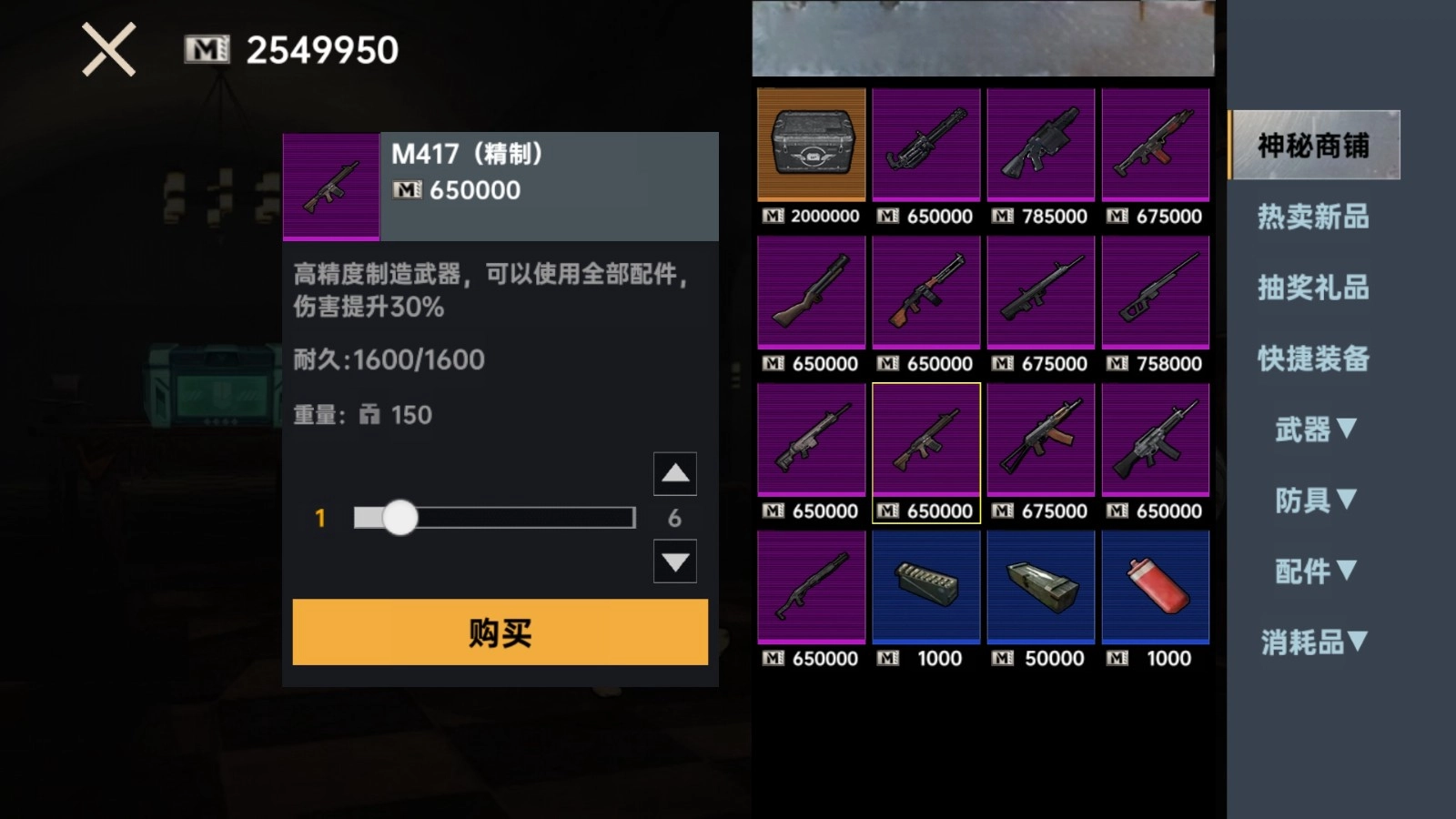Expand the 消耗品 consumables category

click(x=1311, y=642)
